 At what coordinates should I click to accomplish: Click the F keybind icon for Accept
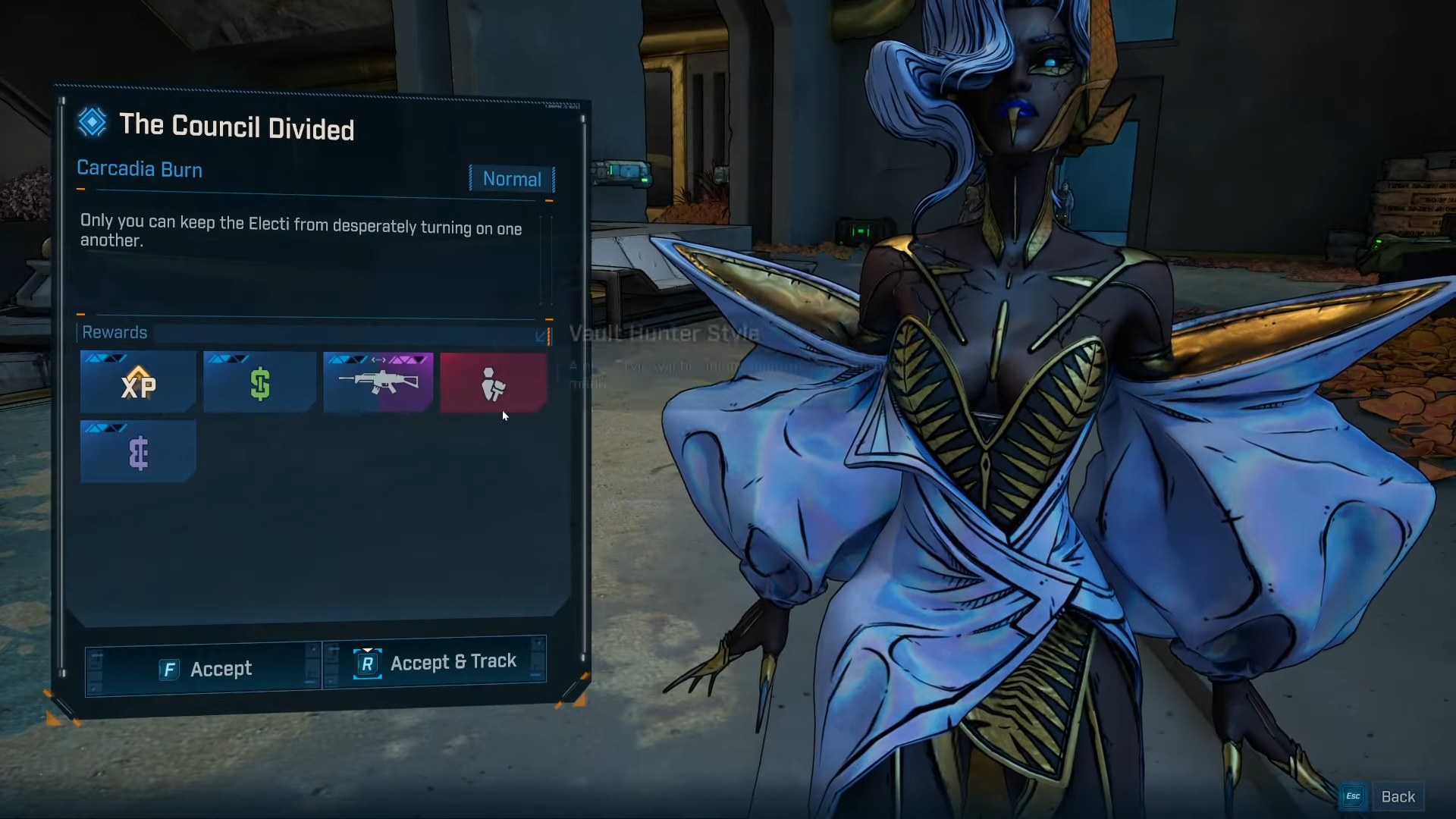pos(168,670)
